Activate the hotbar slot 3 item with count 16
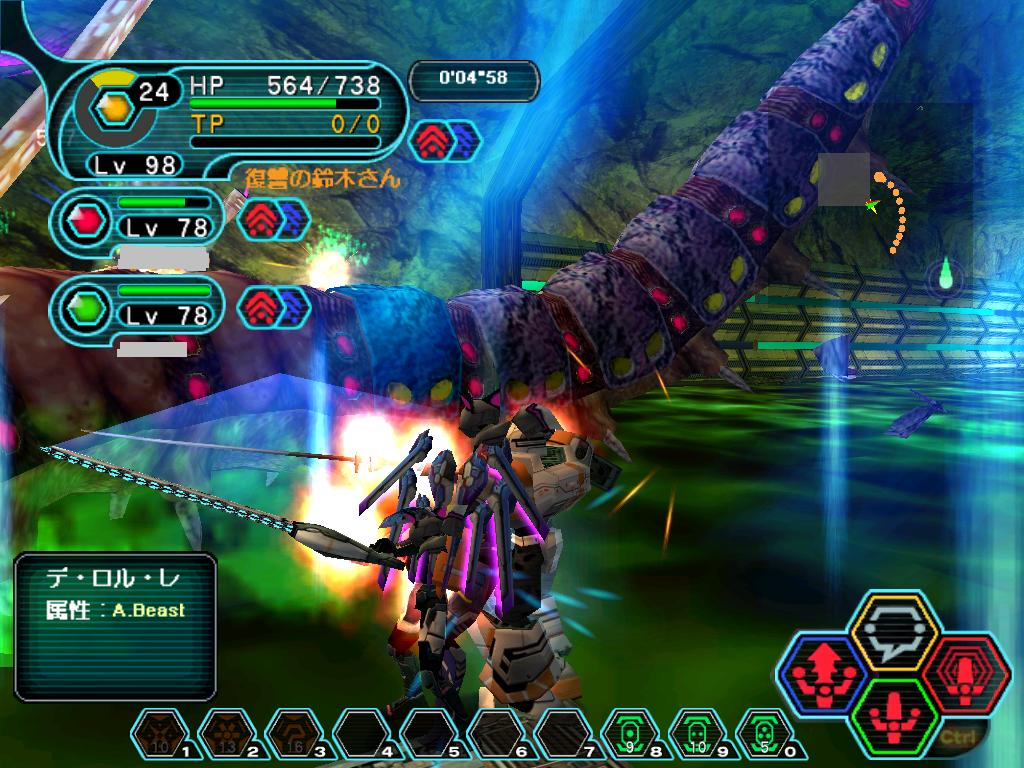Viewport: 1024px width, 768px height. [x=295, y=736]
